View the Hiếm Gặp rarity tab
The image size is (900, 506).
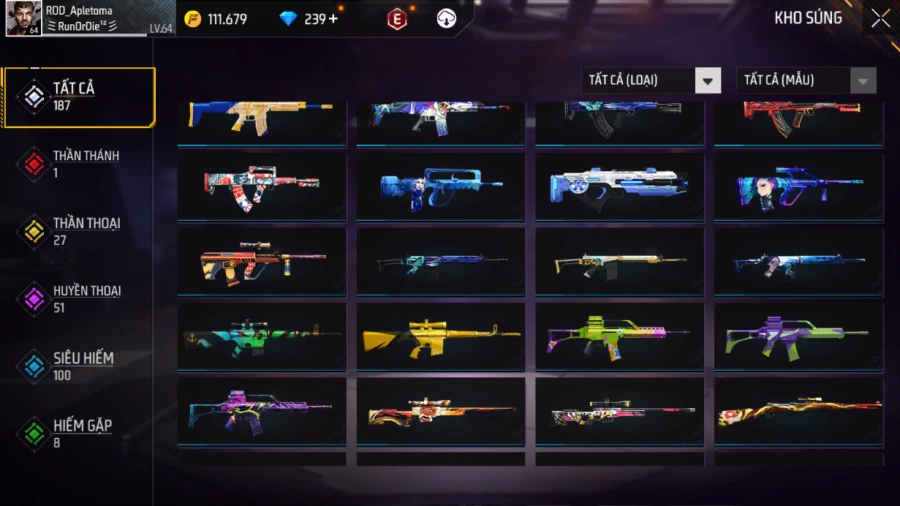pyautogui.click(x=79, y=433)
